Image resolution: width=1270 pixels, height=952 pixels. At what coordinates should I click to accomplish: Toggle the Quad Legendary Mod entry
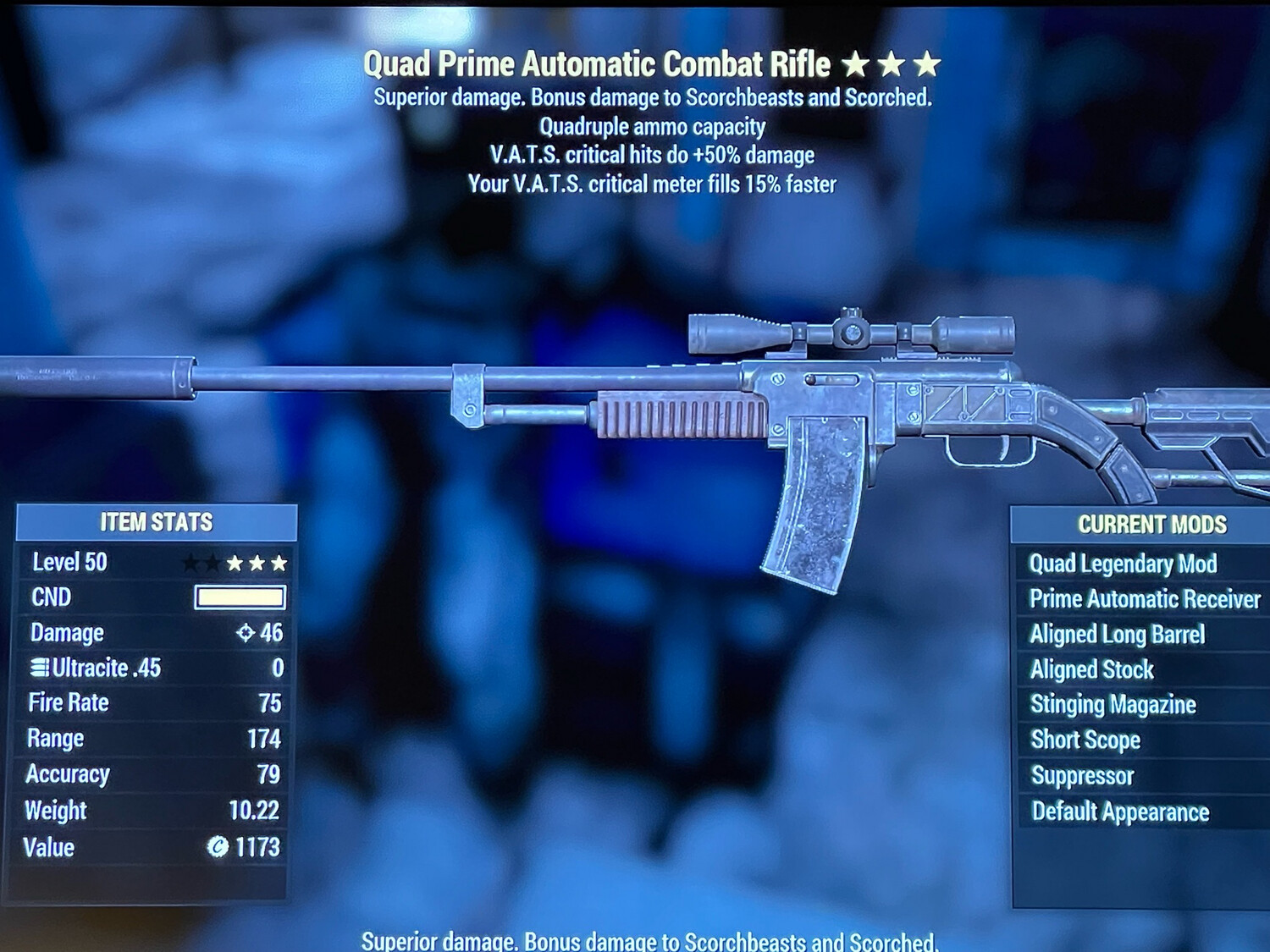1124,564
